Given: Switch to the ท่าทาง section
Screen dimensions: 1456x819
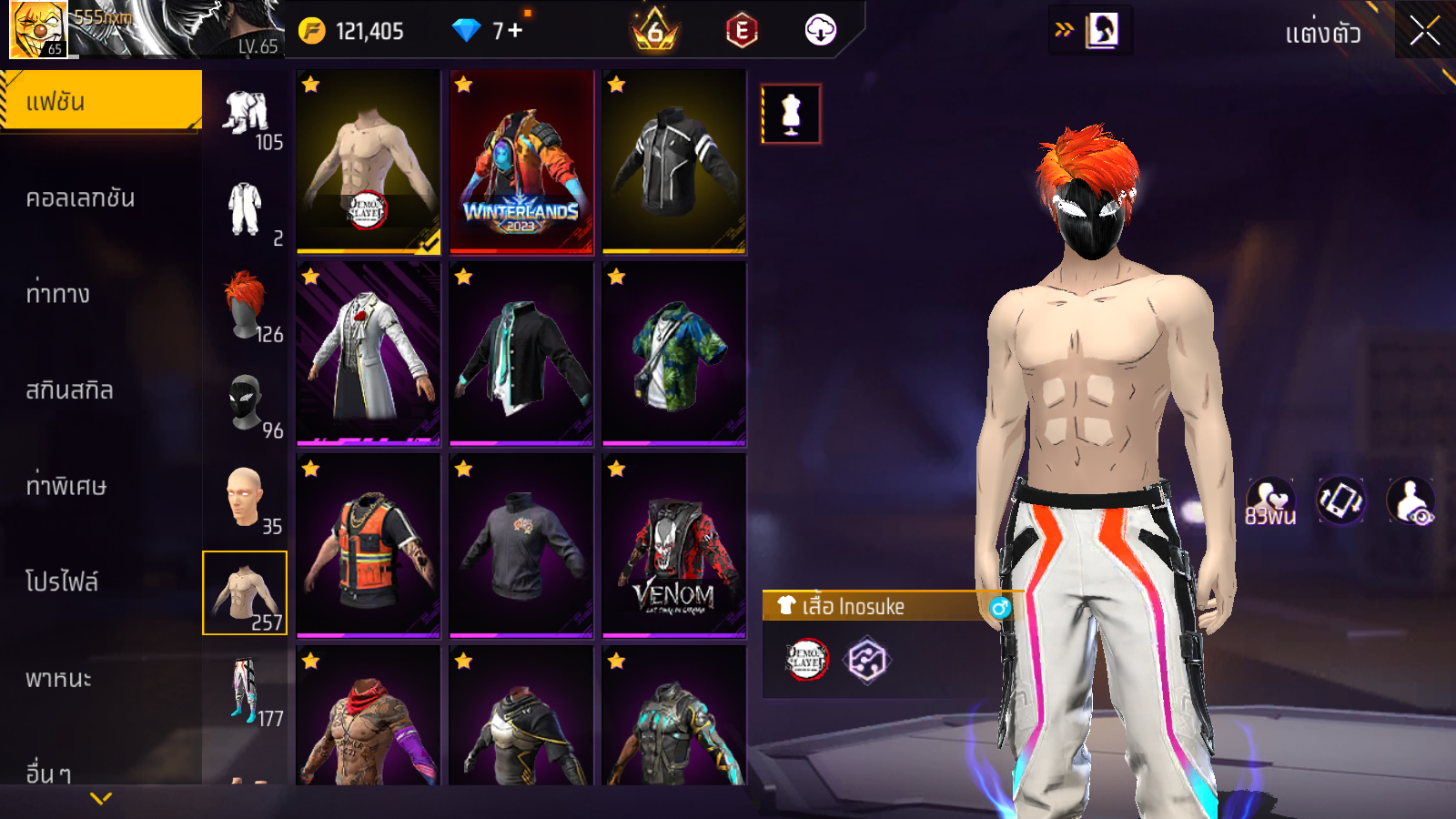Looking at the screenshot, I should tap(58, 294).
